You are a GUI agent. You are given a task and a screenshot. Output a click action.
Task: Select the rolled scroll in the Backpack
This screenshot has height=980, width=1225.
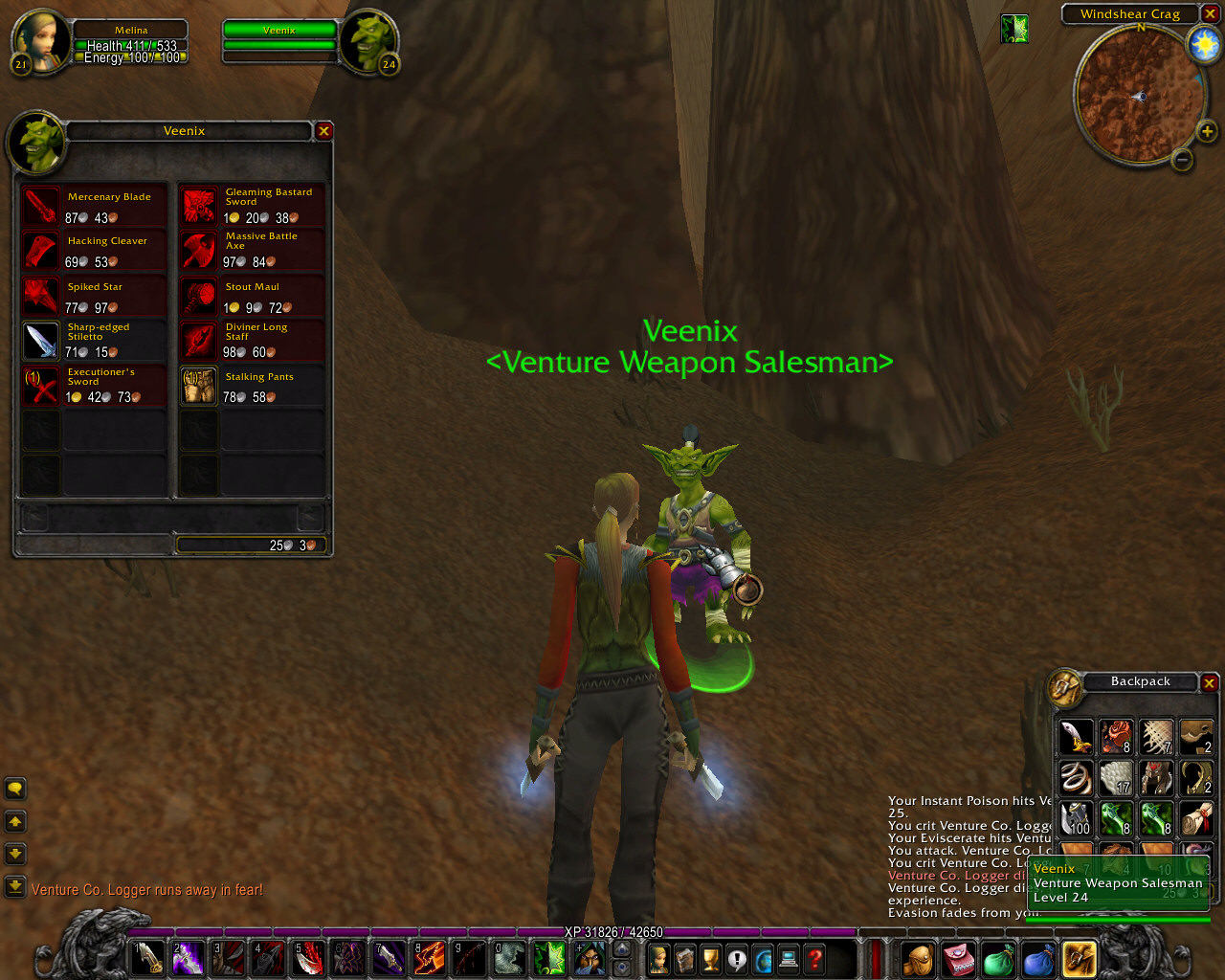pos(1196,818)
